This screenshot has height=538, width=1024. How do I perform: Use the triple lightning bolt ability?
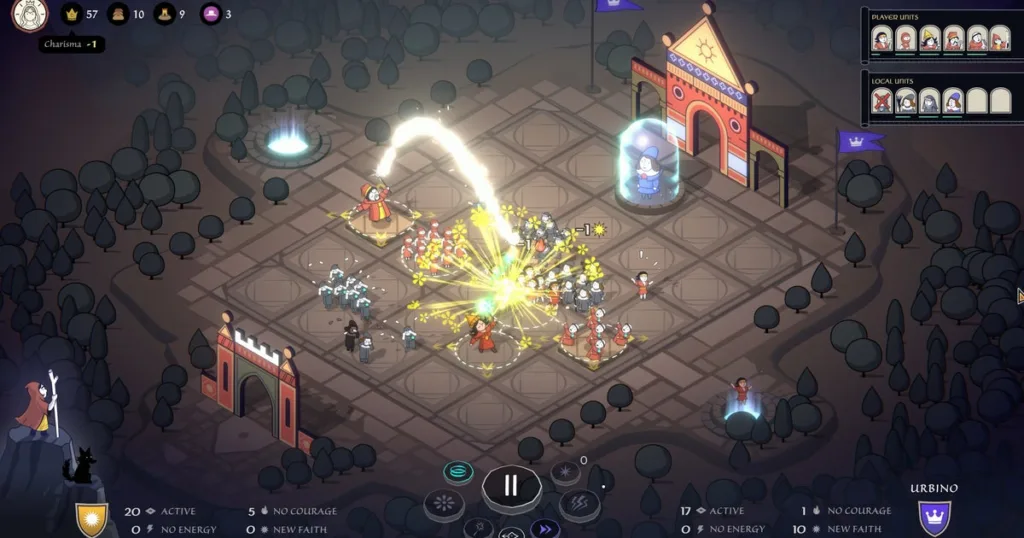tap(579, 503)
